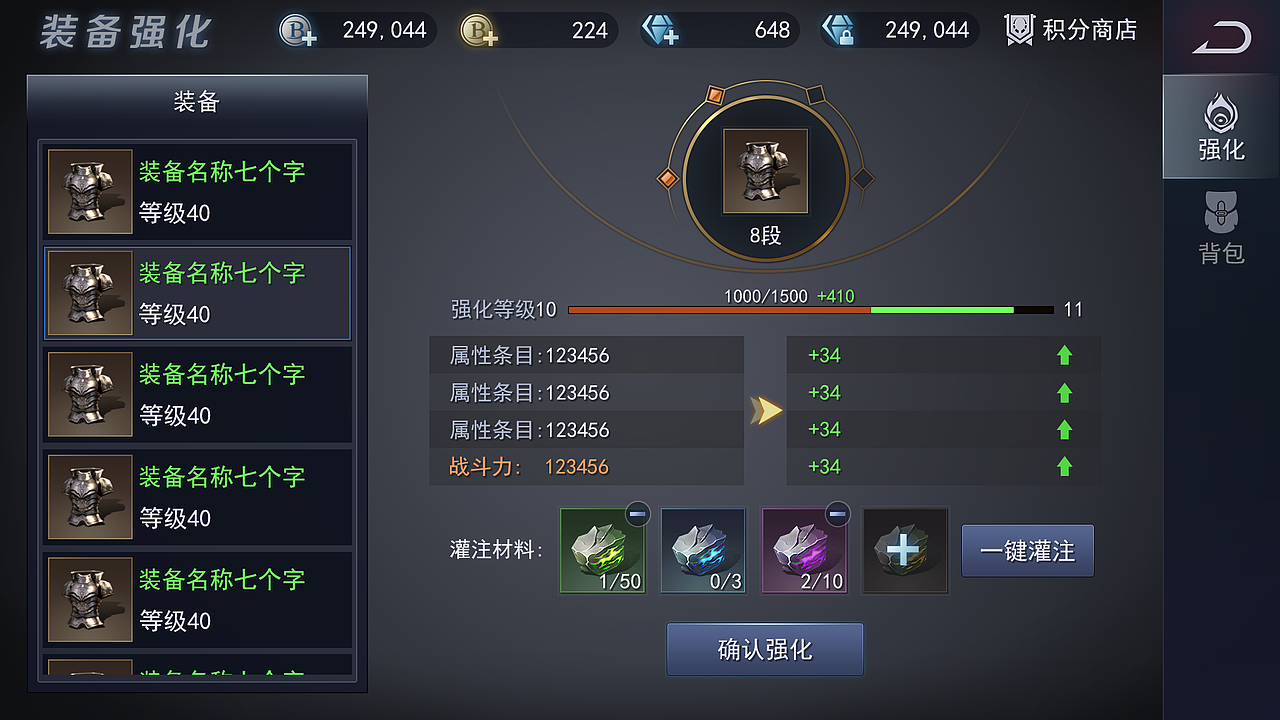
Task: Open the 积分商店 points shop
Action: tap(1071, 30)
